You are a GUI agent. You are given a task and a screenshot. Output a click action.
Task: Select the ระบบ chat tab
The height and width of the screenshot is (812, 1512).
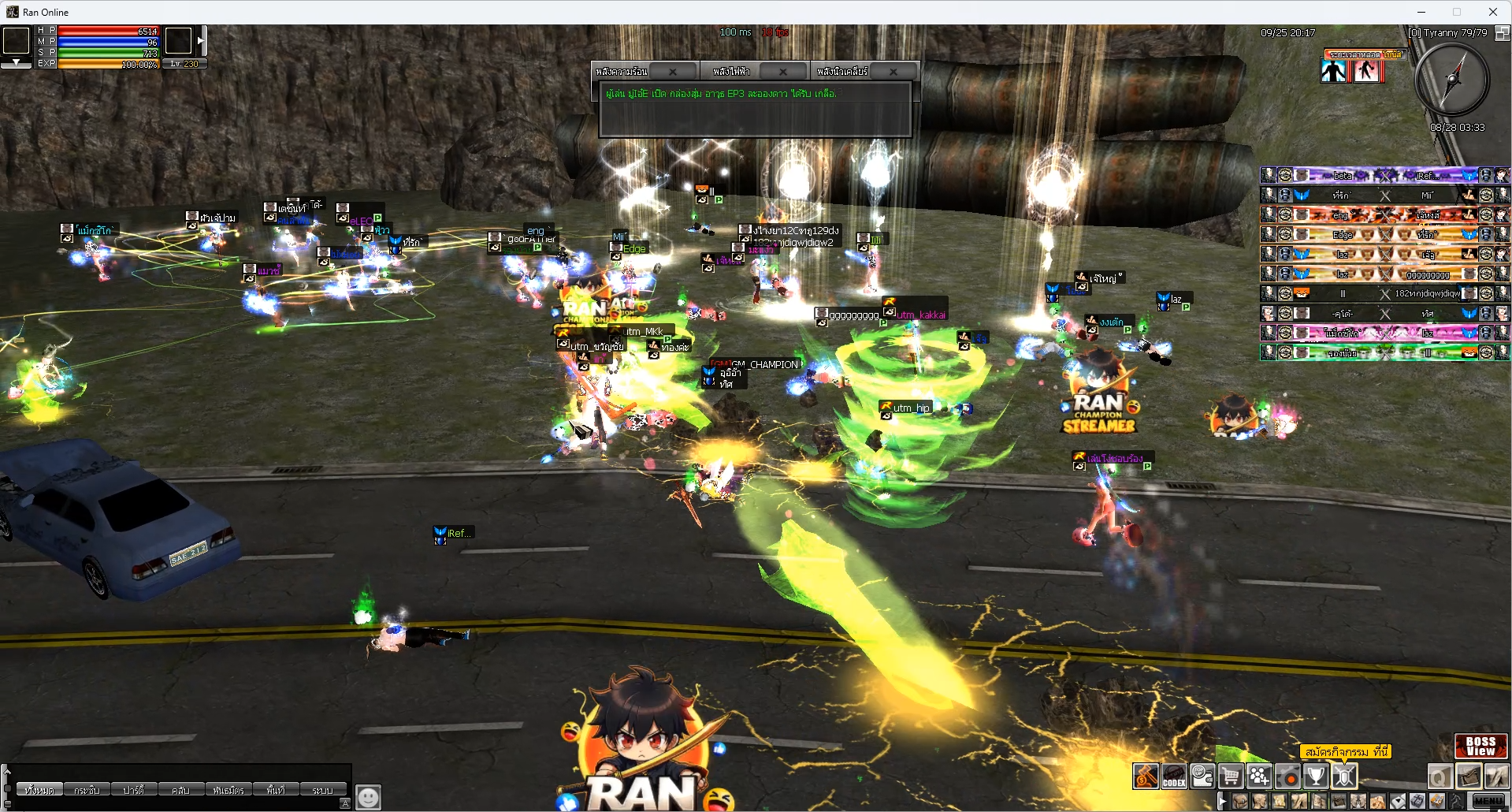point(322,790)
